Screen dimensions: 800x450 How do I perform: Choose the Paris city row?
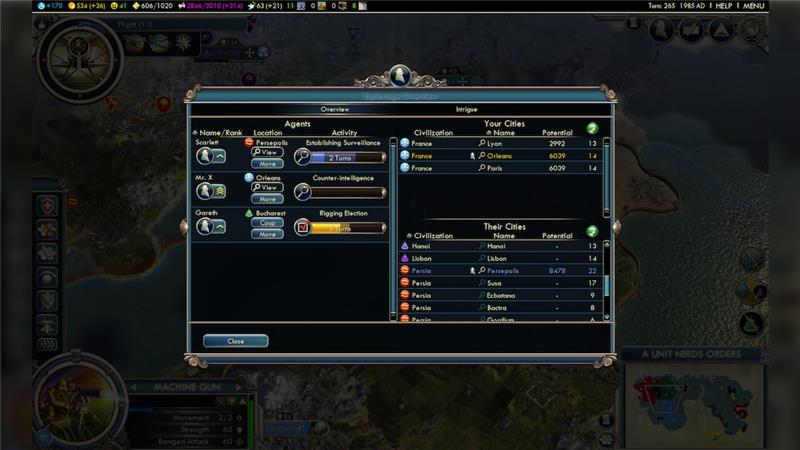pos(500,168)
